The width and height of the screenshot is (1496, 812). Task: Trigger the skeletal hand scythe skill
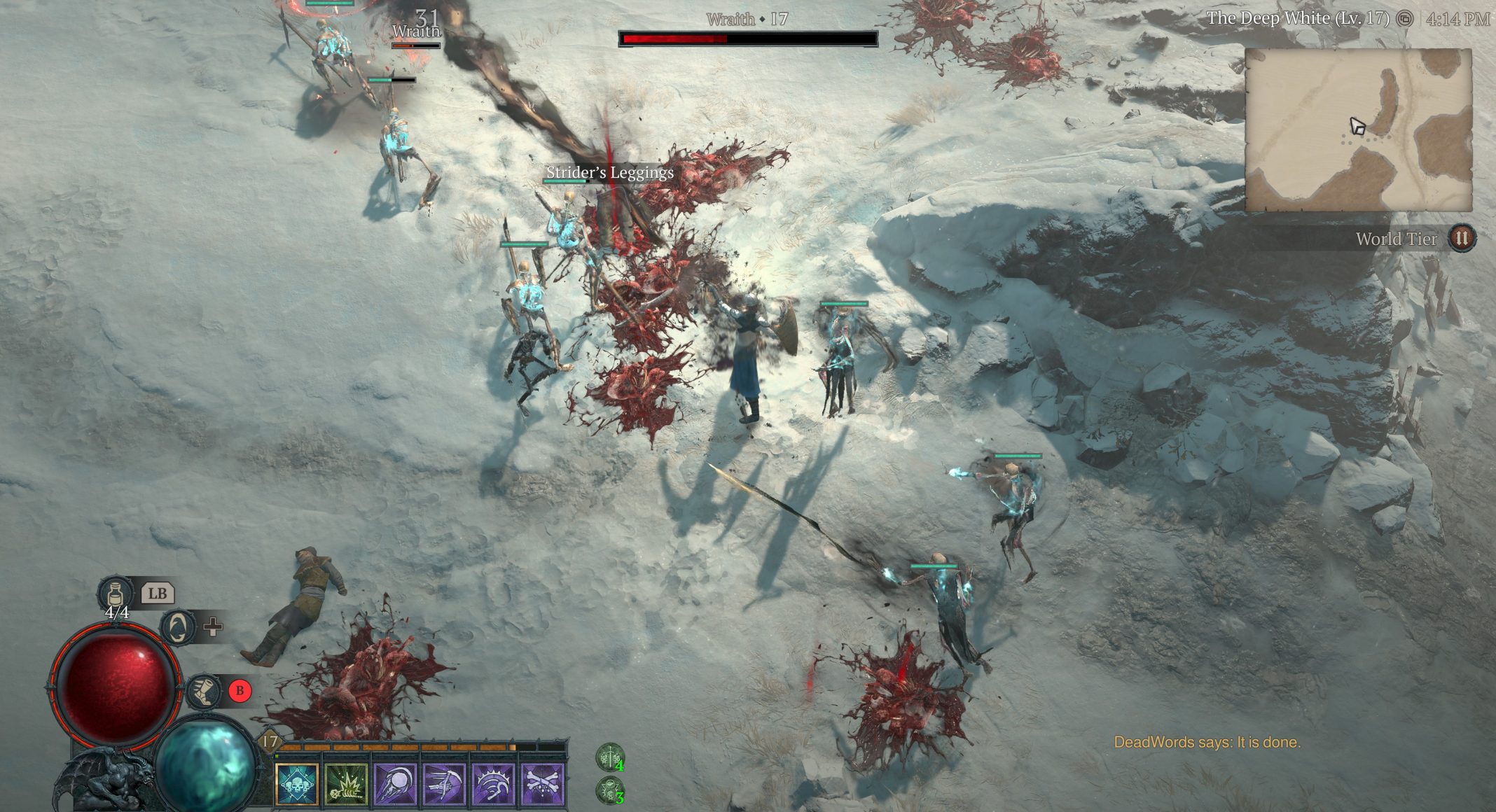click(x=445, y=783)
